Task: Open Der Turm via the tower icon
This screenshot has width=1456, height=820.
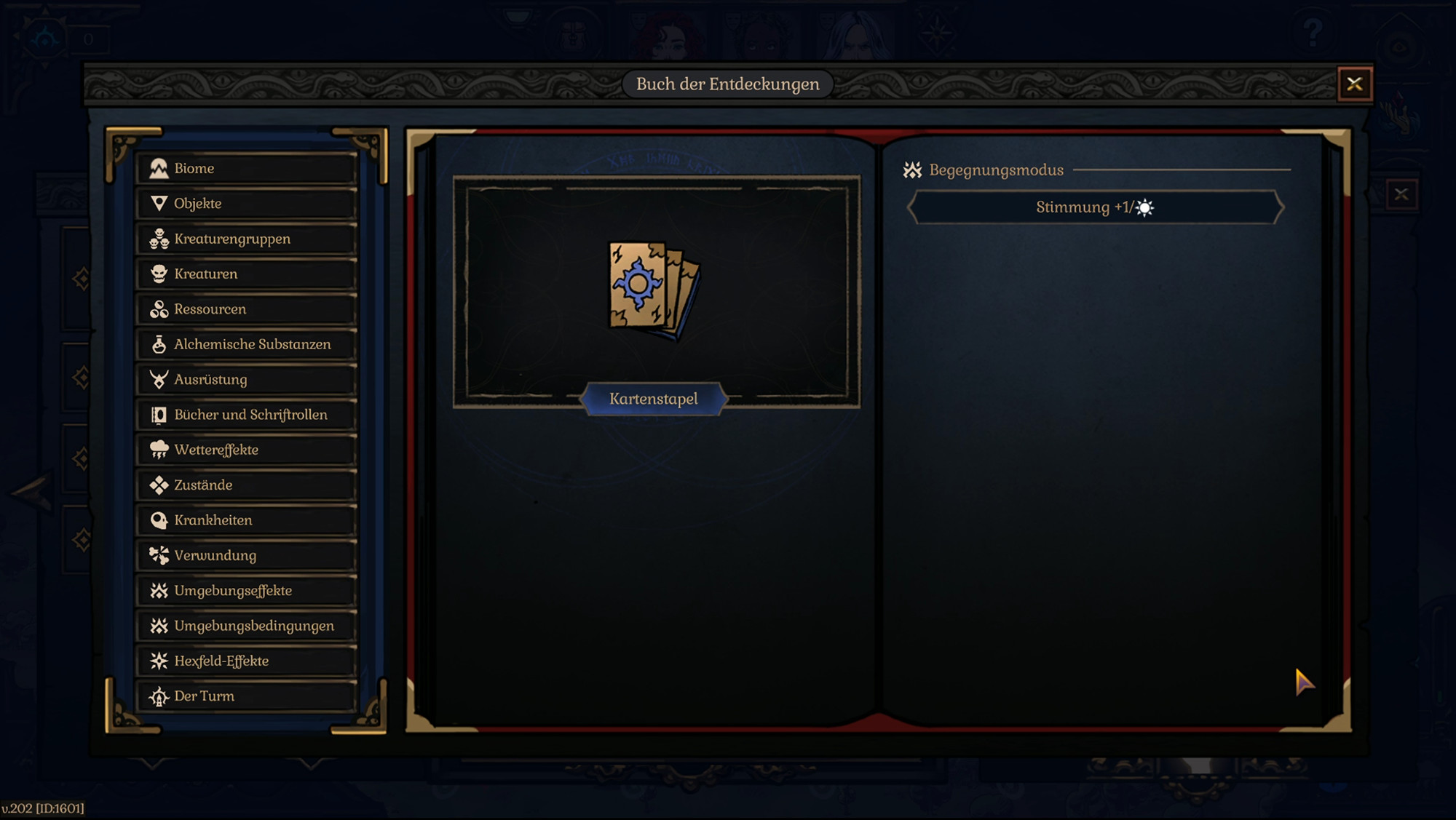Action: pos(159,696)
